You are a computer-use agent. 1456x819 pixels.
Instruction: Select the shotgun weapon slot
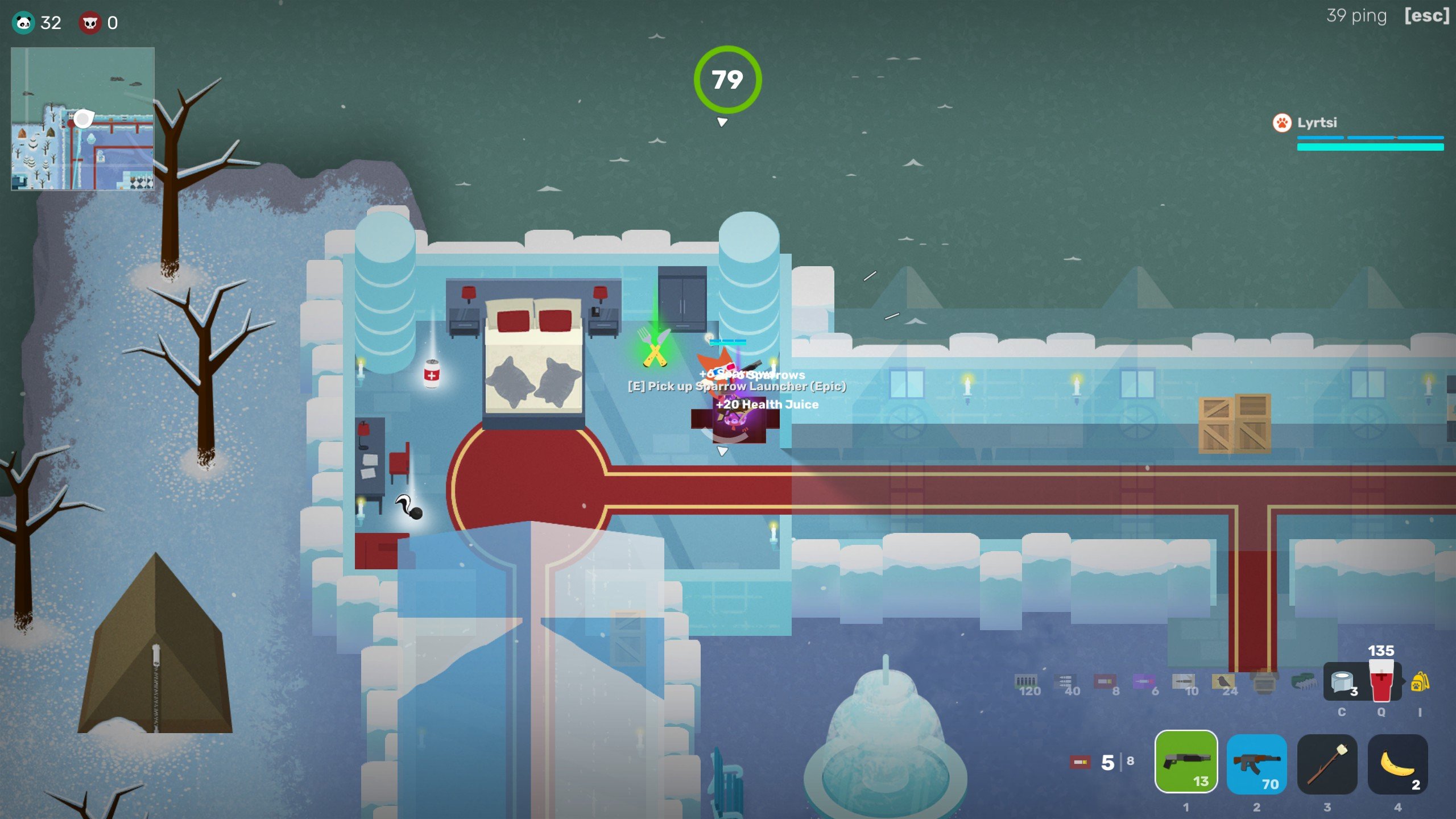[x=1186, y=762]
